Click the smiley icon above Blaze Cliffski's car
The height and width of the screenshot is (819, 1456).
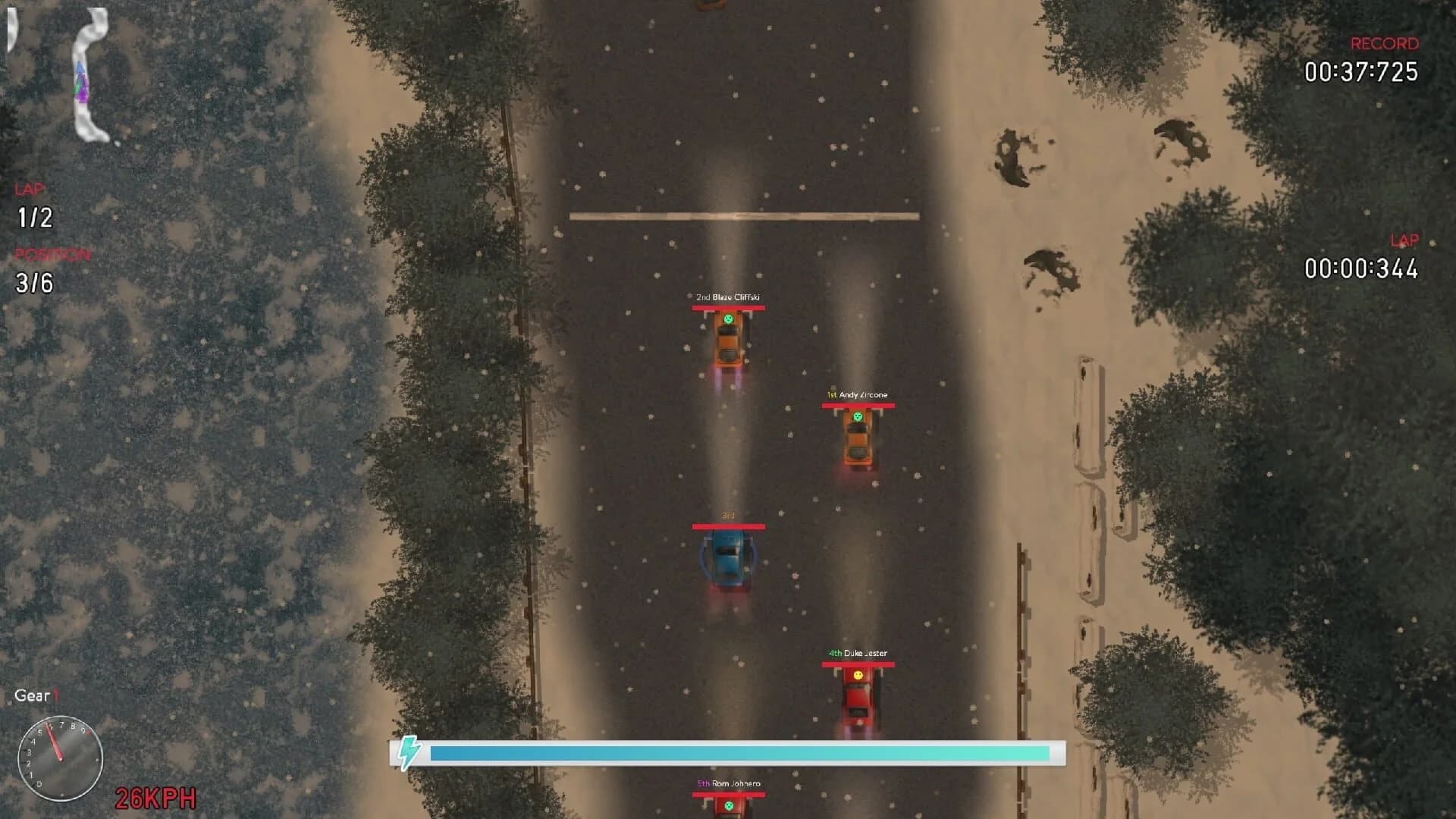pos(728,320)
